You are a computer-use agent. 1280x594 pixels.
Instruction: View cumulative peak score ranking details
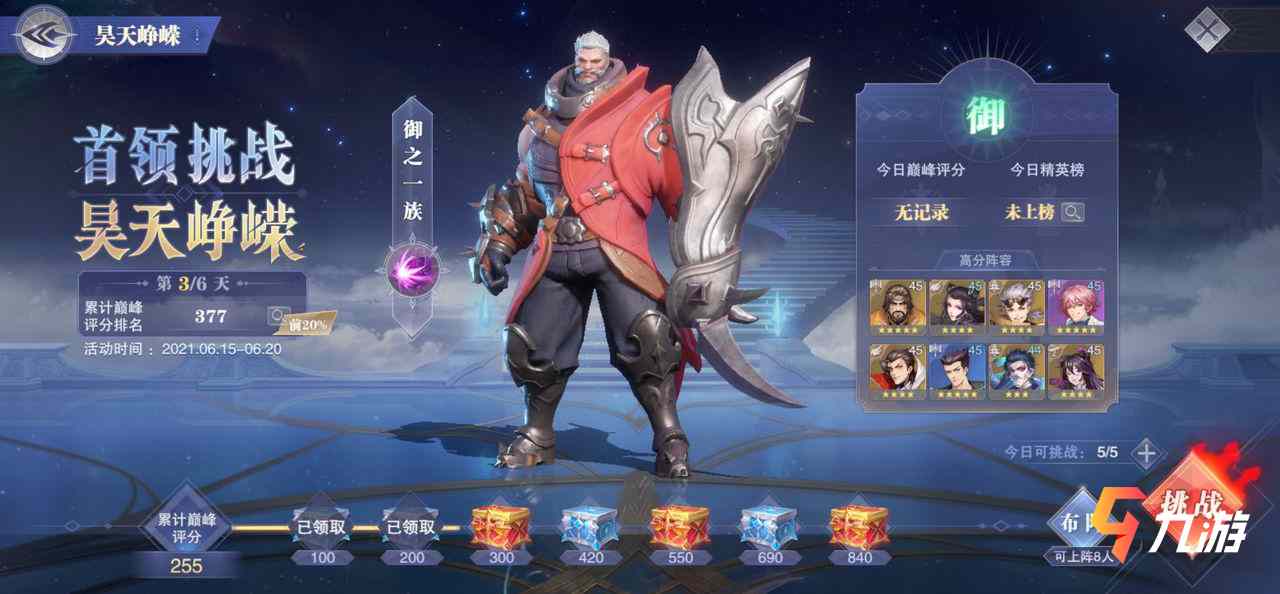278,317
